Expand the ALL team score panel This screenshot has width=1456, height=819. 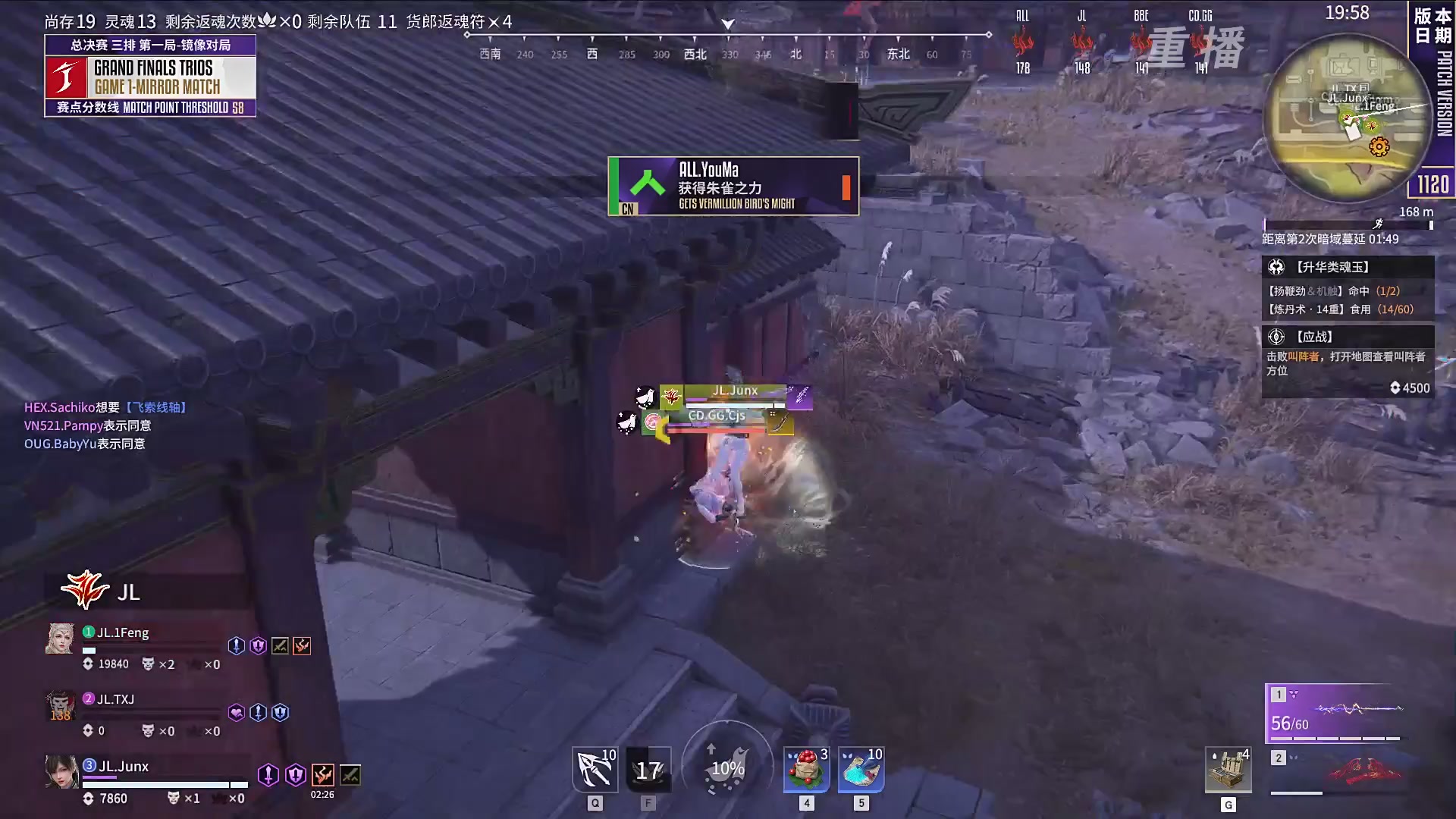1021,42
